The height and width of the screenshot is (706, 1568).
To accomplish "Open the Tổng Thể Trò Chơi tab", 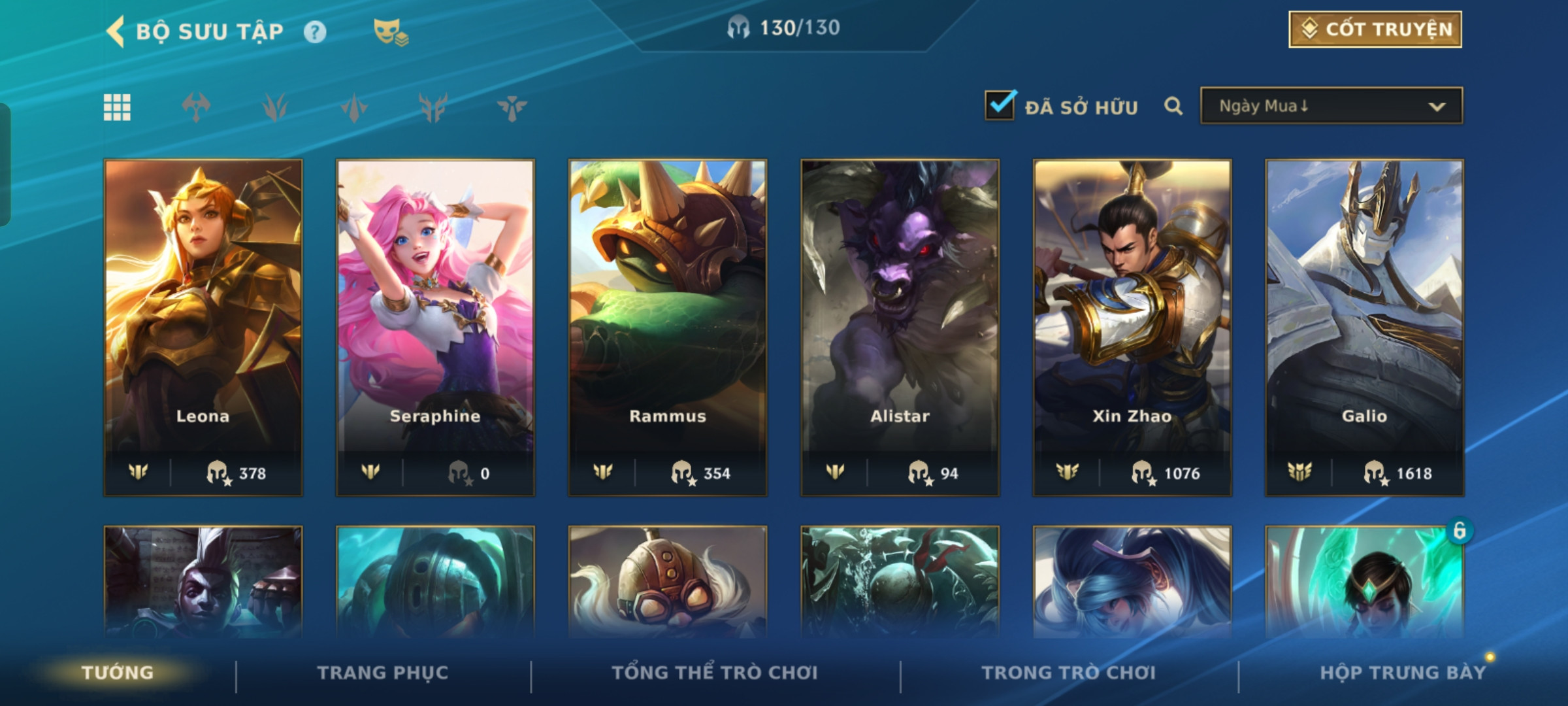I will [715, 673].
